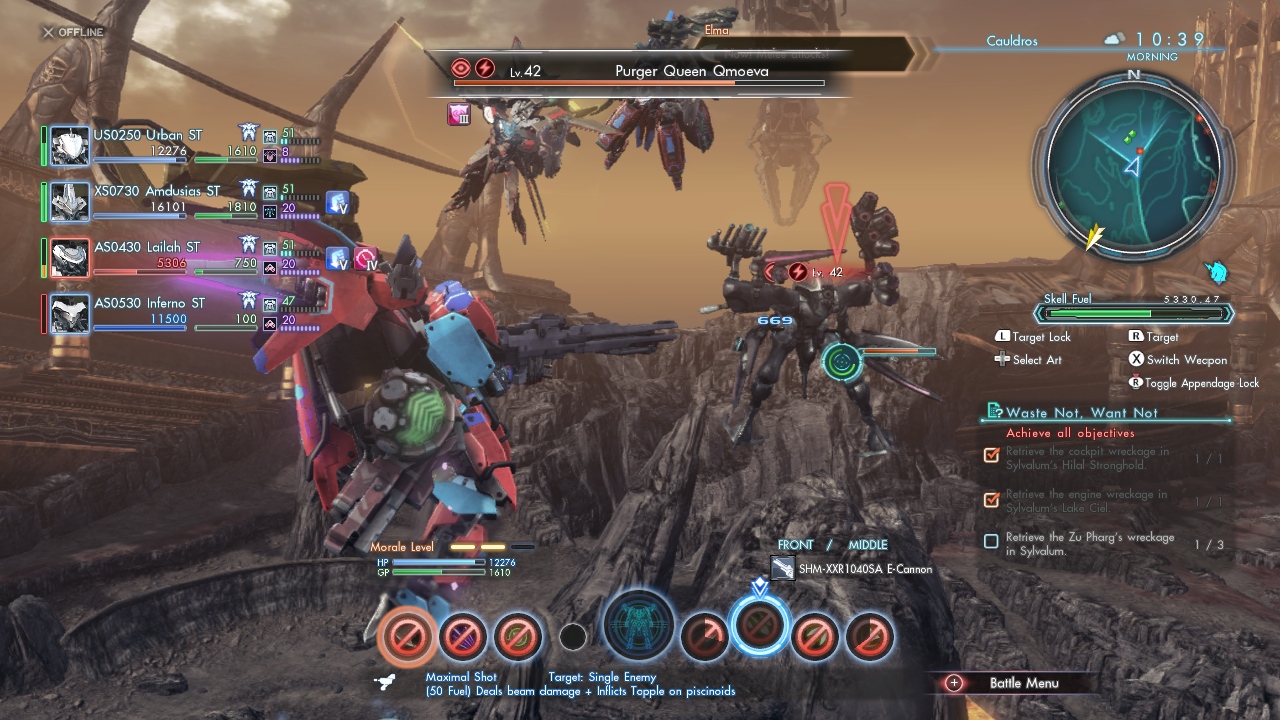Click Amdusias's blue level V status icon
The height and width of the screenshot is (720, 1280).
coord(337,203)
